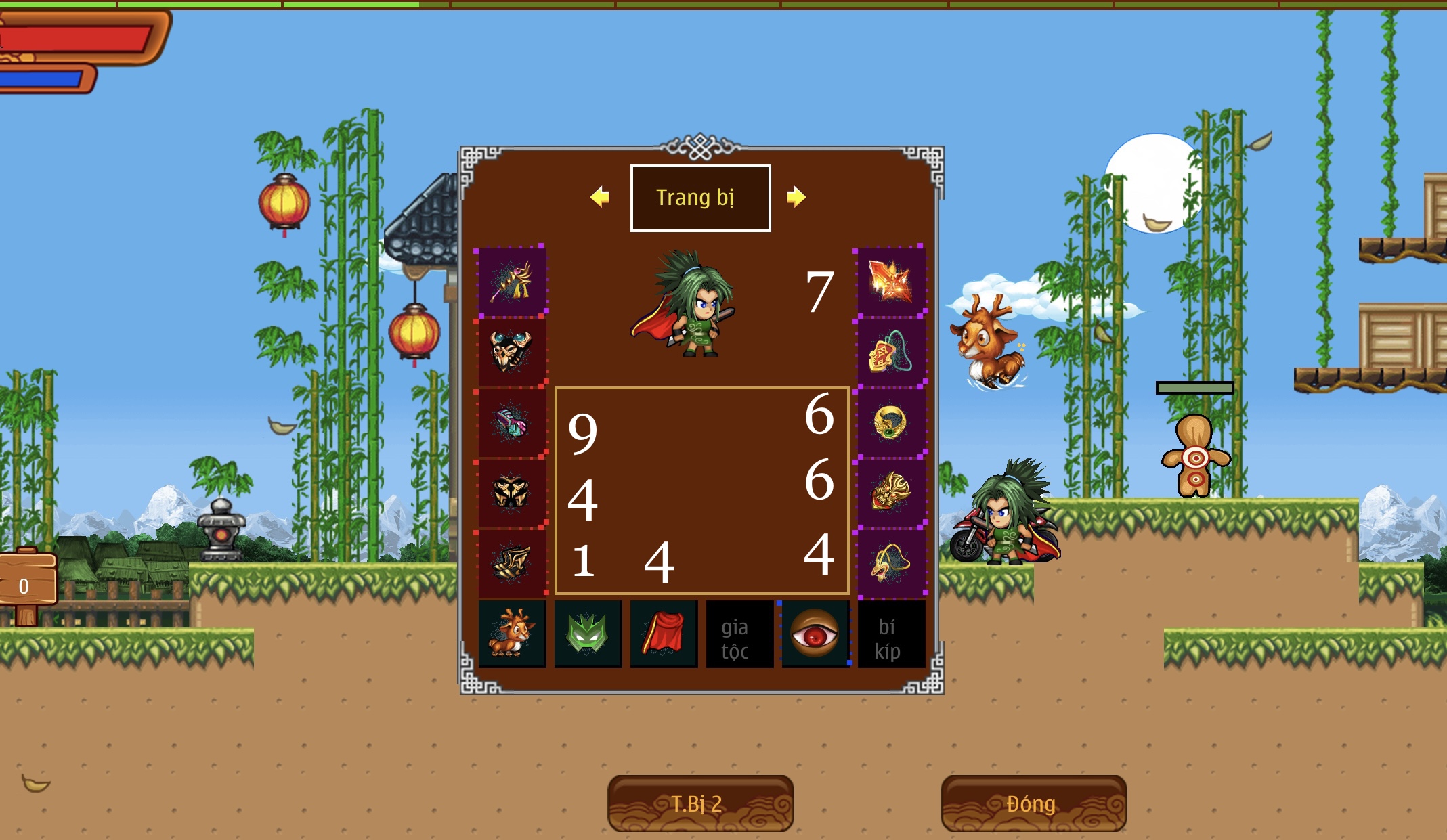Select the golden staff weapon slot

(512, 282)
